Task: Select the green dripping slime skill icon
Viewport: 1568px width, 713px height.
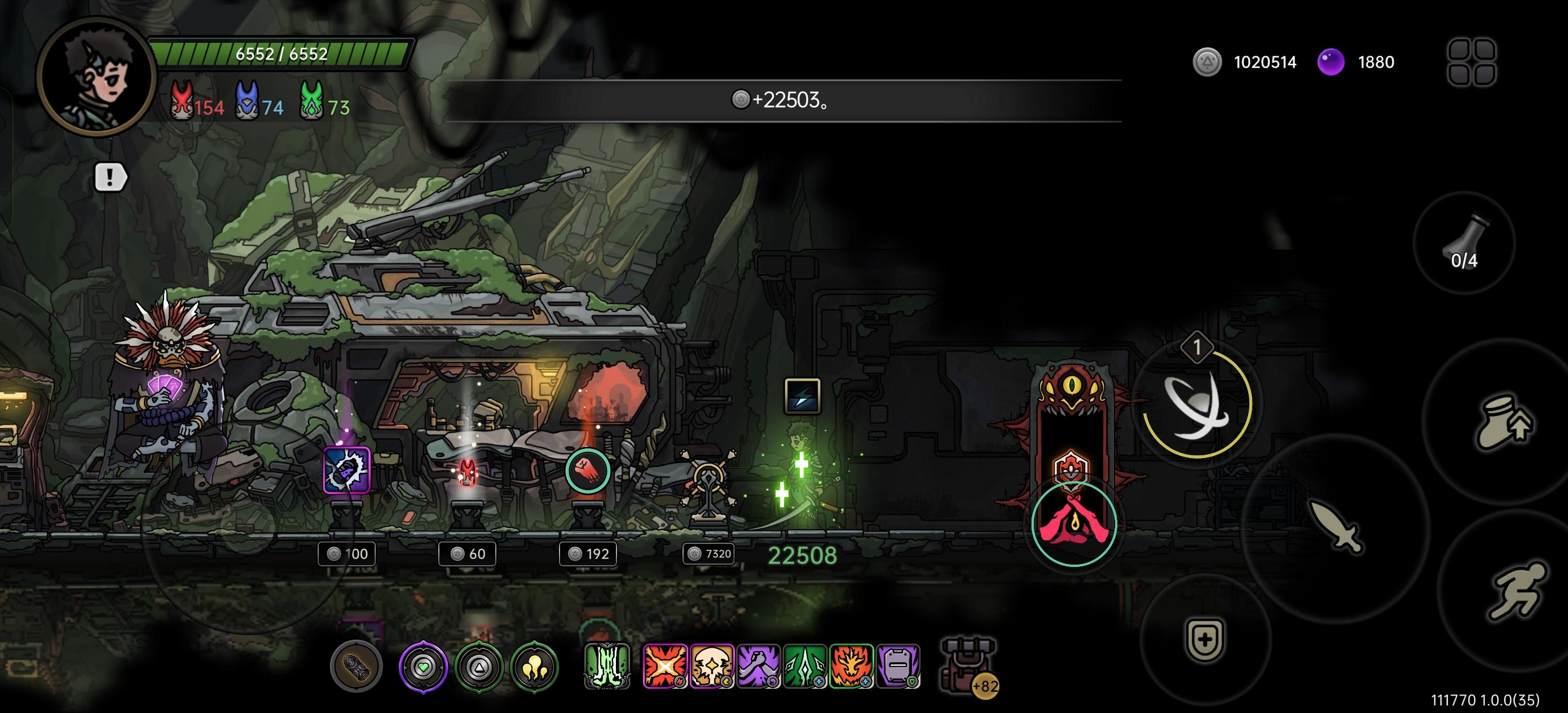Action: point(606,666)
